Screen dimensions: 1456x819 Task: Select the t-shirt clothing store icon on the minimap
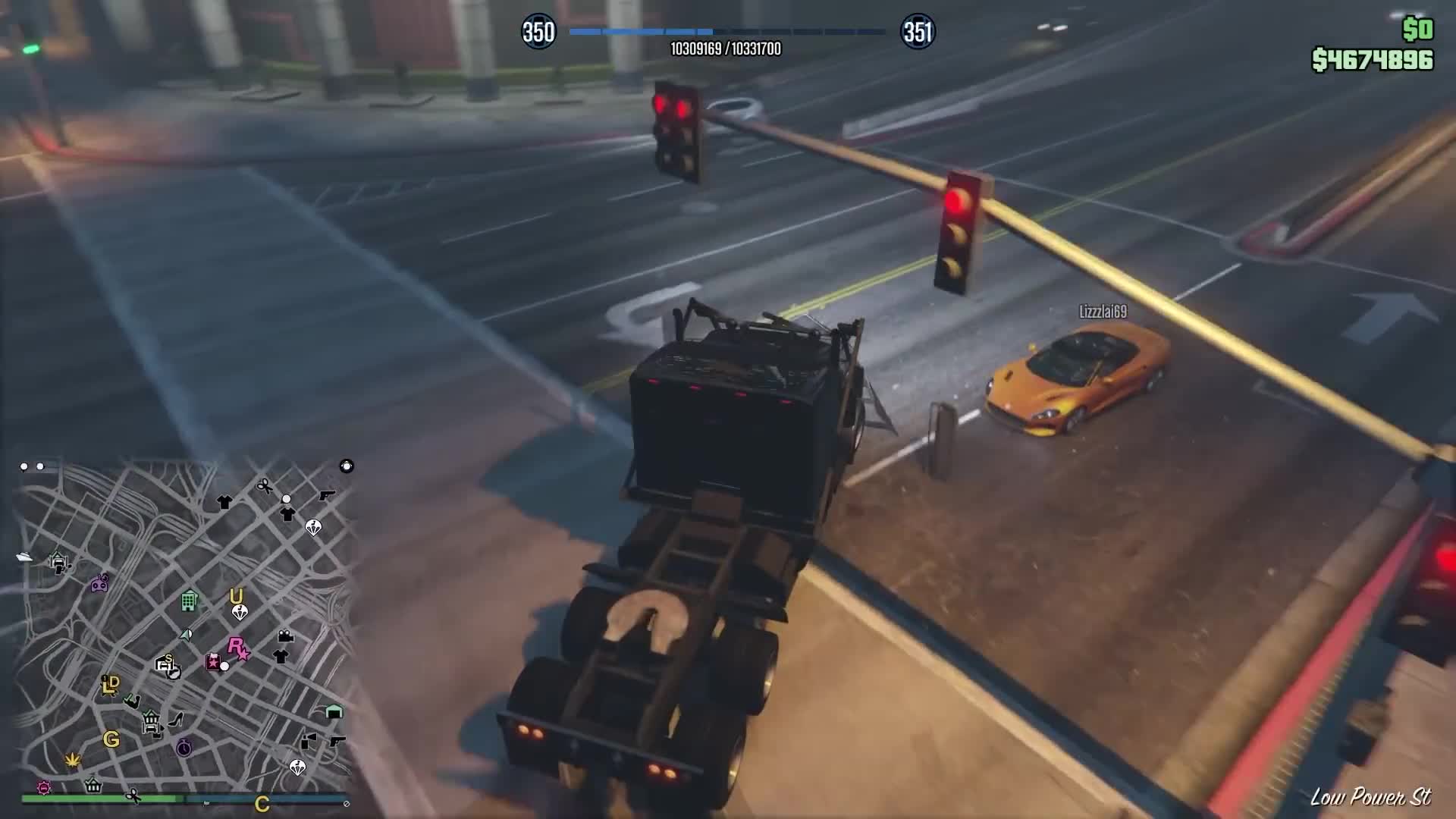225,503
